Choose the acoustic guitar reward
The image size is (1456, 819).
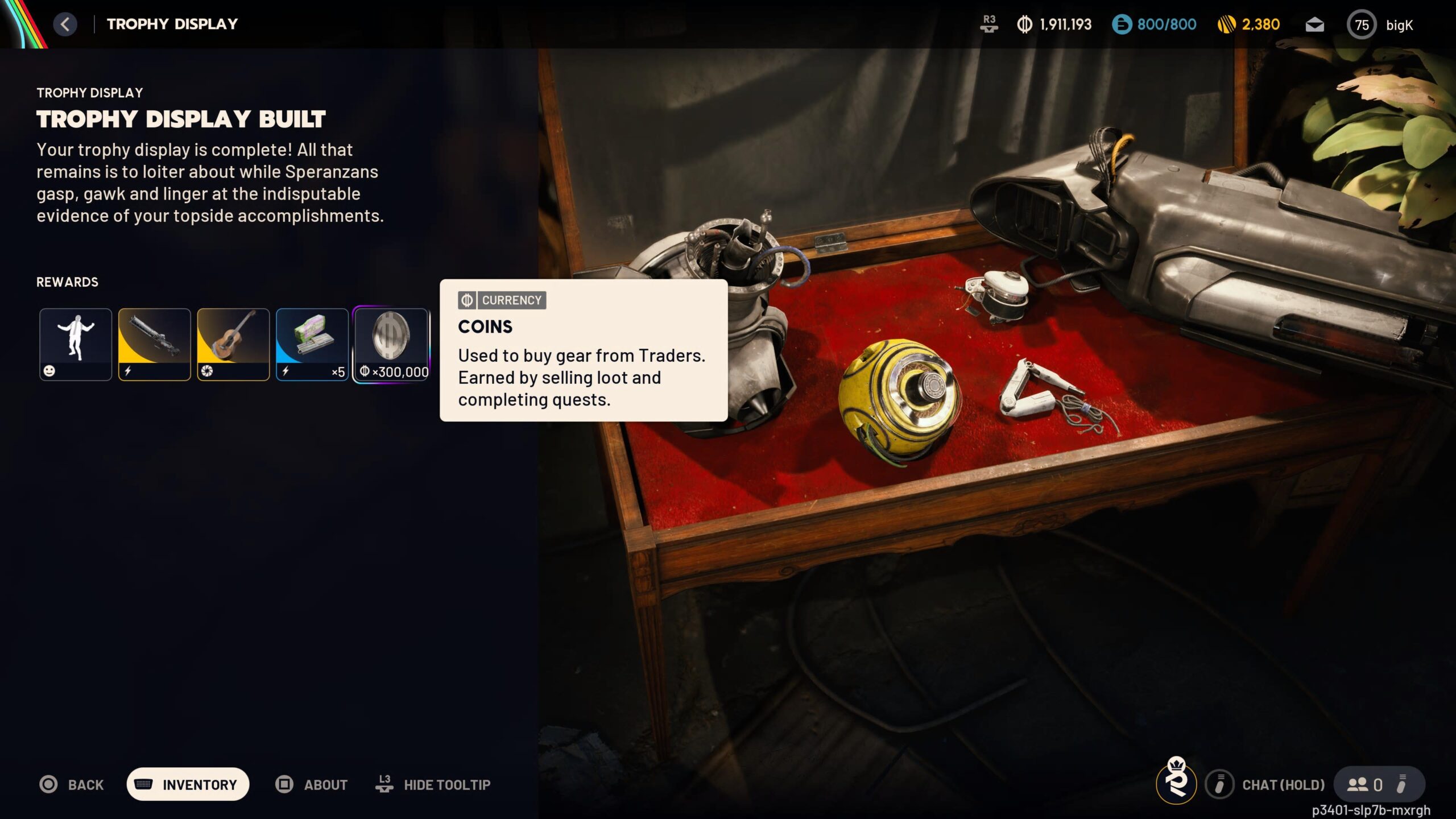pyautogui.click(x=233, y=344)
